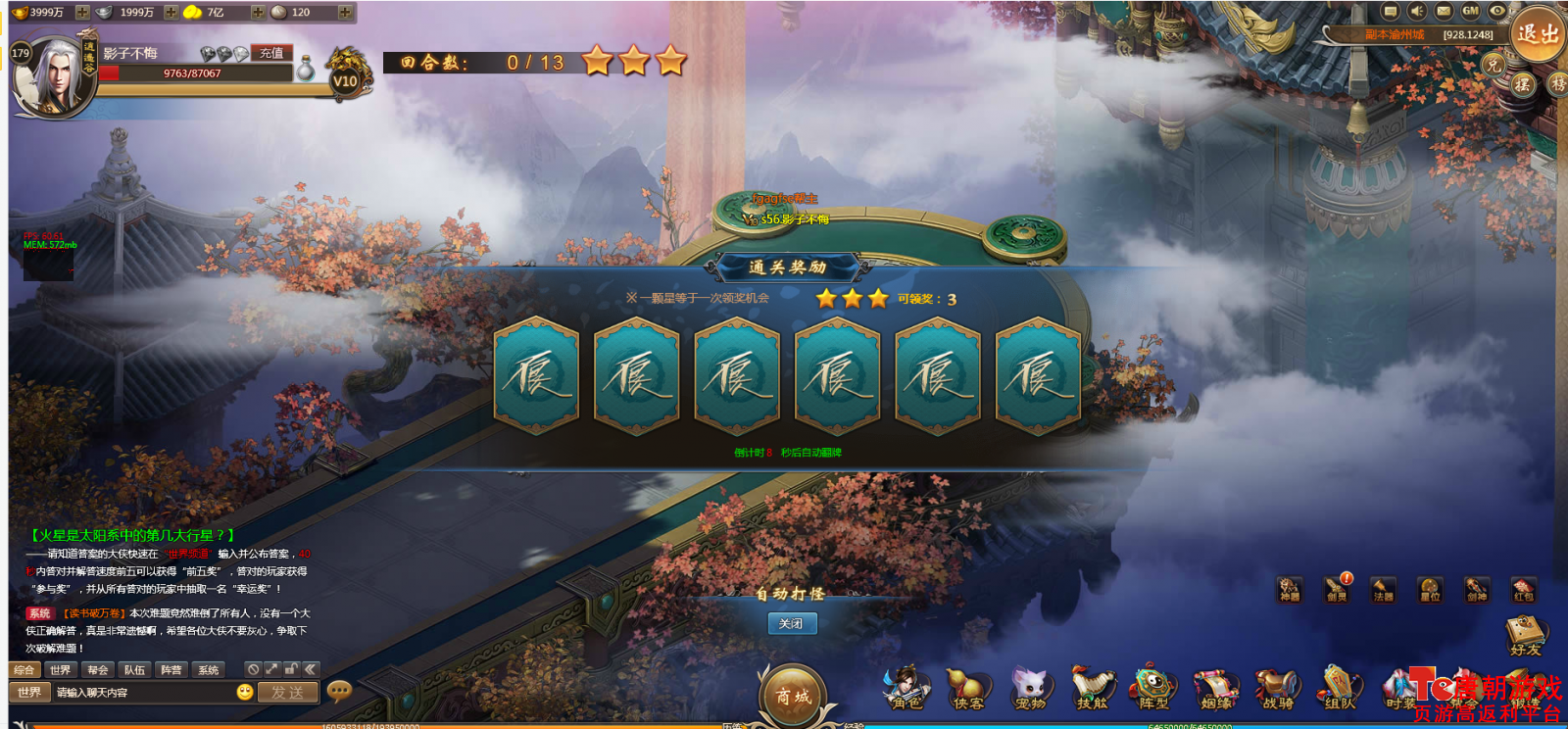Image resolution: width=1568 pixels, height=729 pixels.
Task: Click the 退出 exit dungeon button
Action: (x=1537, y=33)
